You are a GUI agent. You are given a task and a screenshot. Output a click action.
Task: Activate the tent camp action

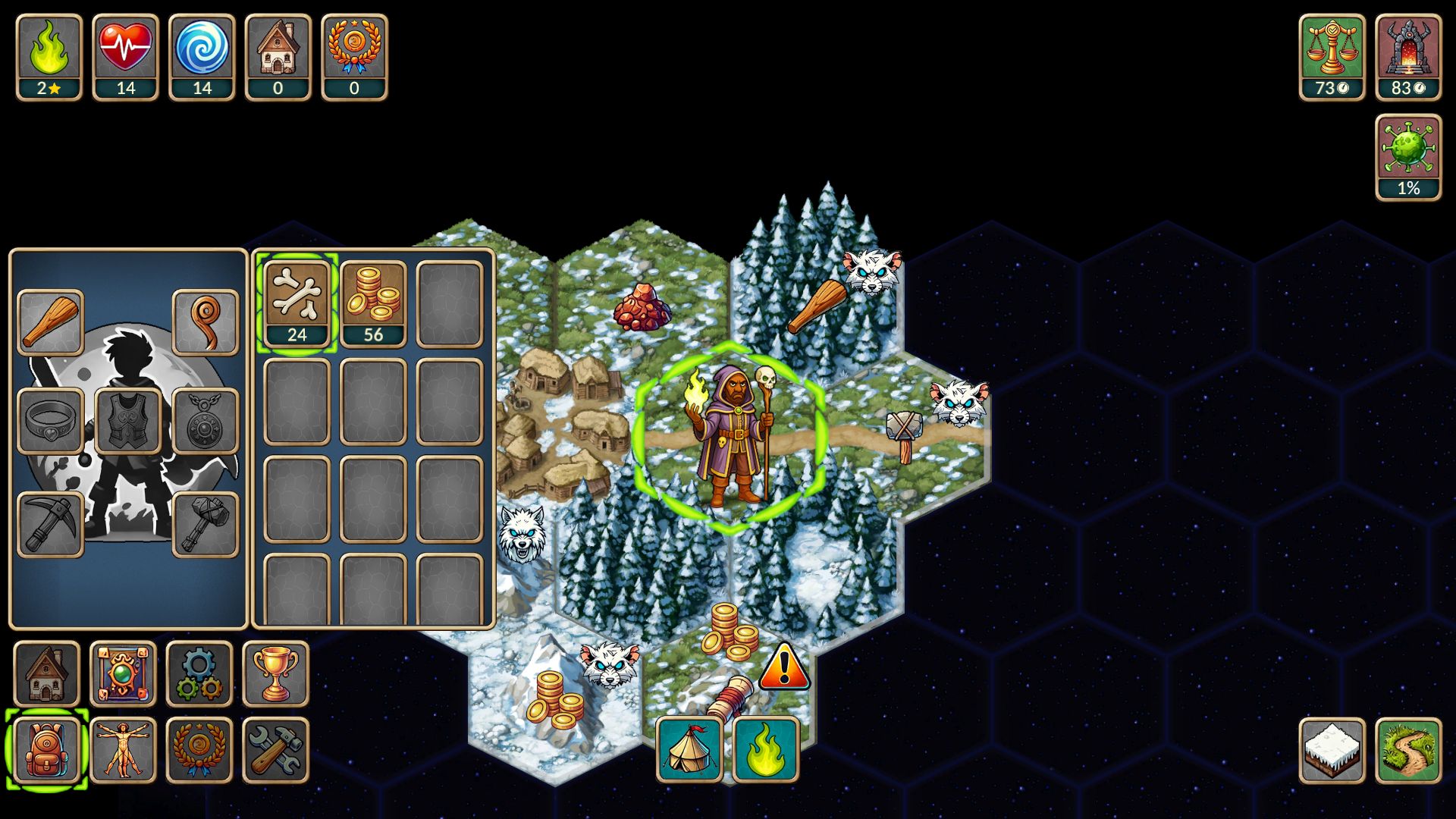click(689, 749)
